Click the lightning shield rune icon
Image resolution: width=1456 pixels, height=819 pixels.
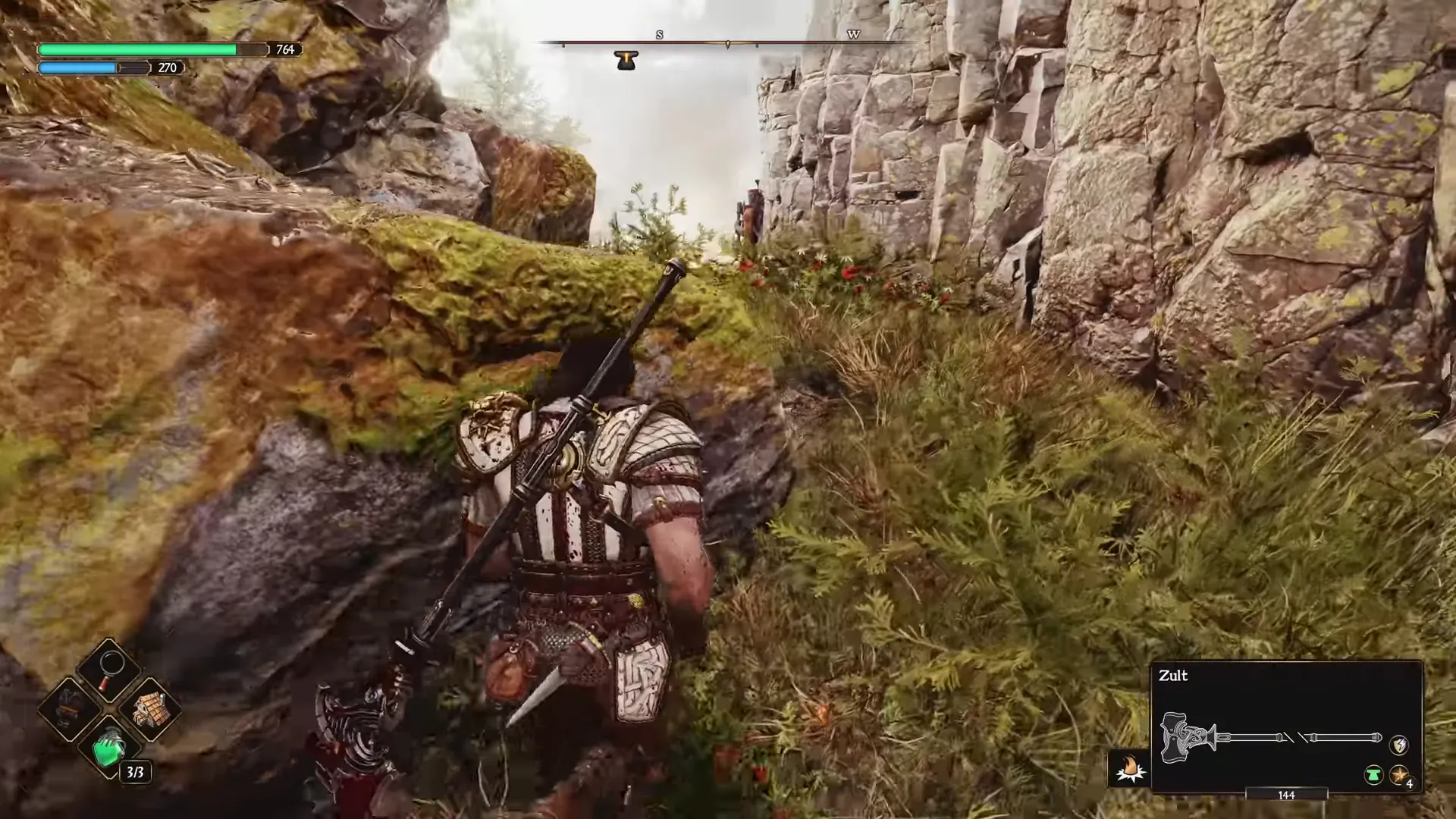tap(1398, 745)
